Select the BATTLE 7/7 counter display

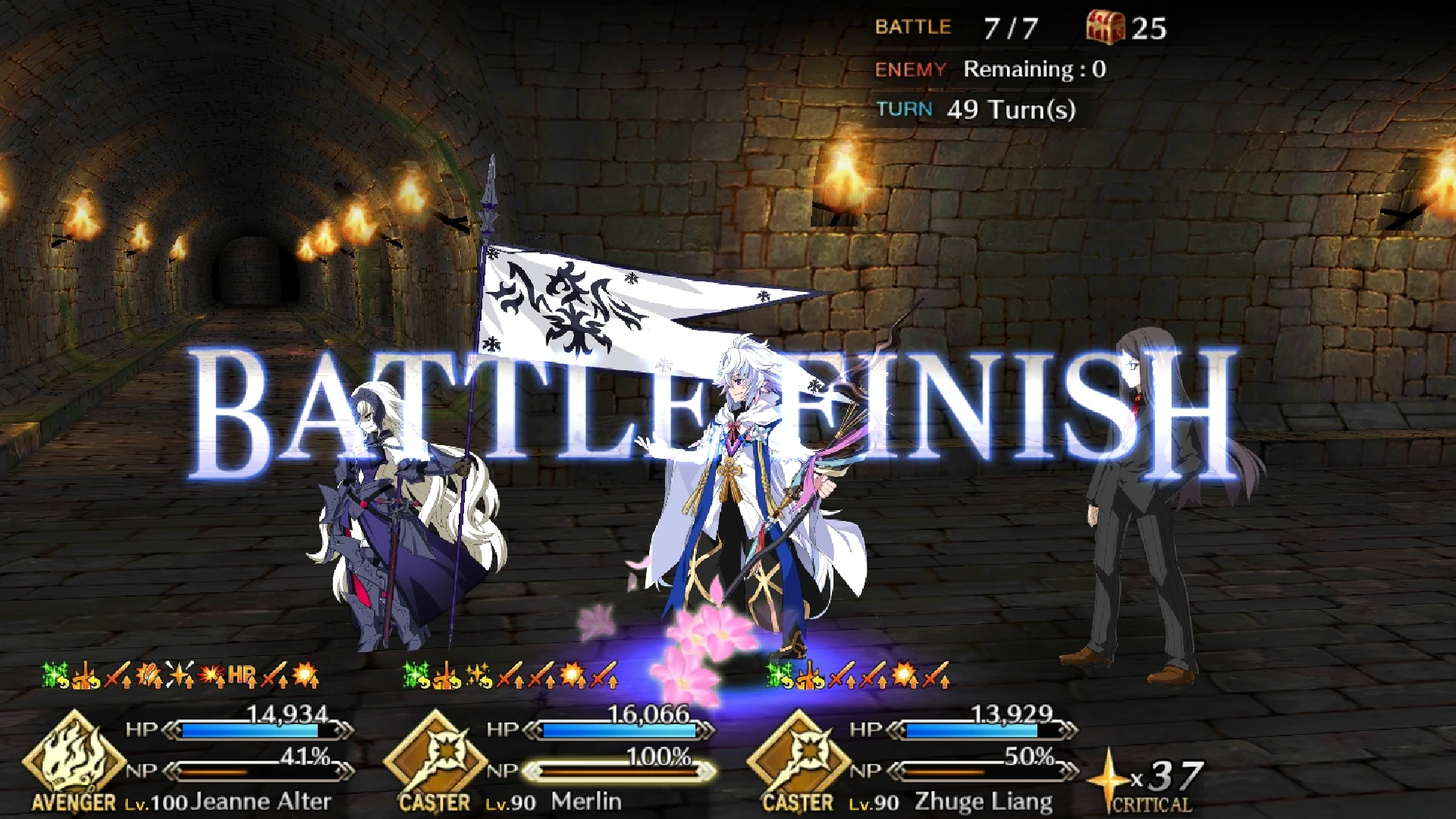(x=959, y=27)
